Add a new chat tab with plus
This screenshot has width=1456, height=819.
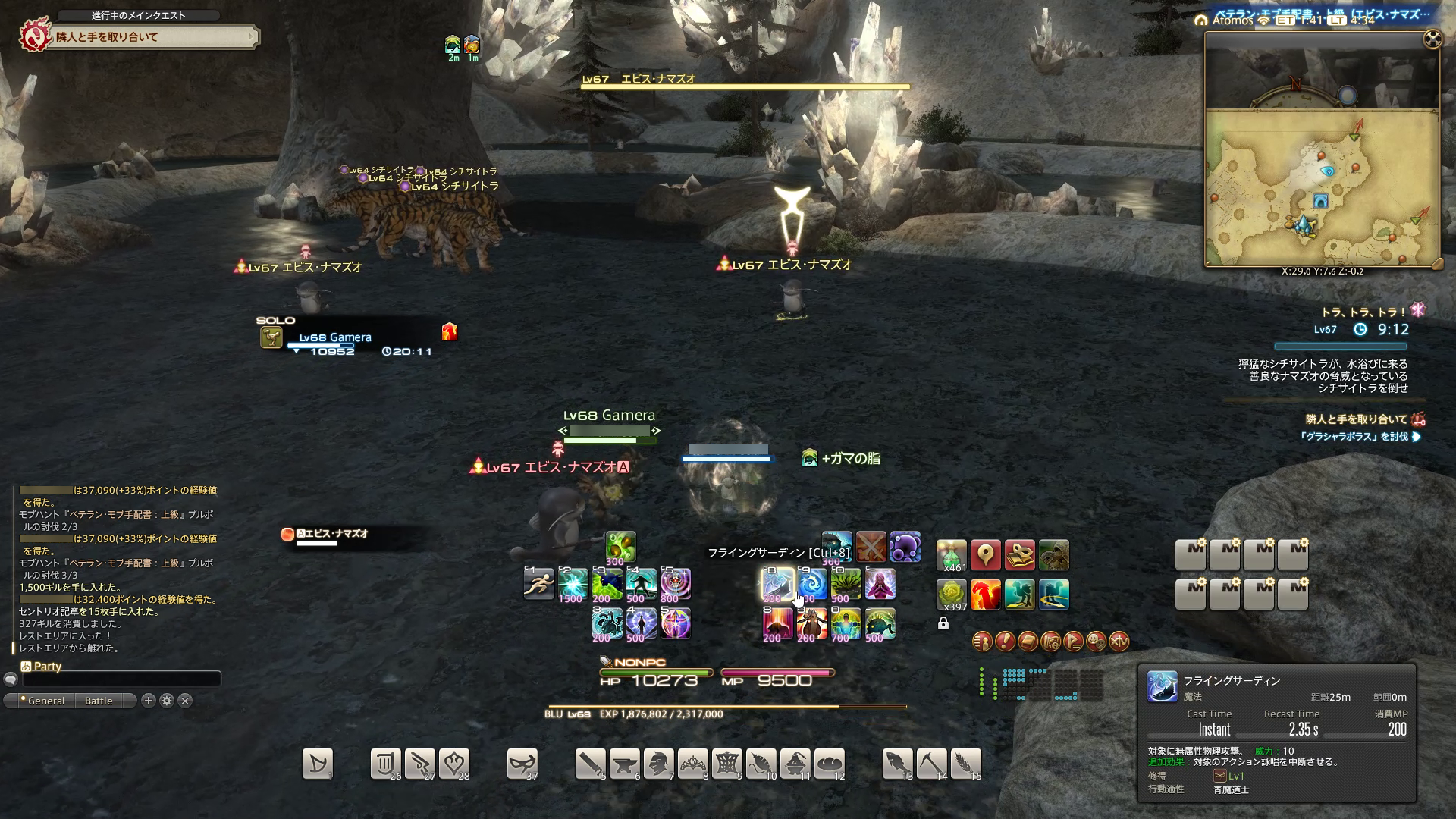tap(149, 701)
